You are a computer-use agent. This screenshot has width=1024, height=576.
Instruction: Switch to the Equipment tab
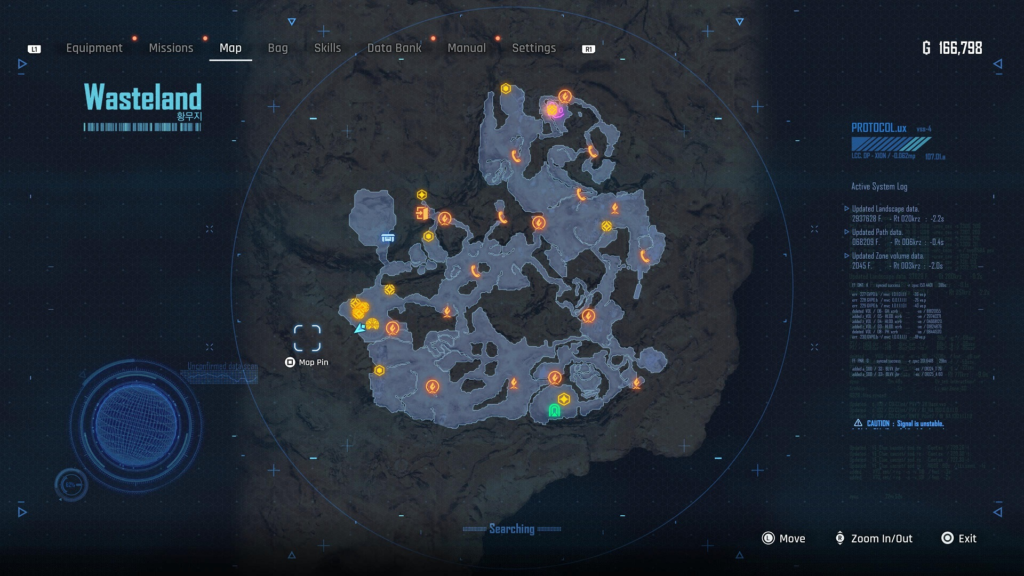[x=94, y=48]
